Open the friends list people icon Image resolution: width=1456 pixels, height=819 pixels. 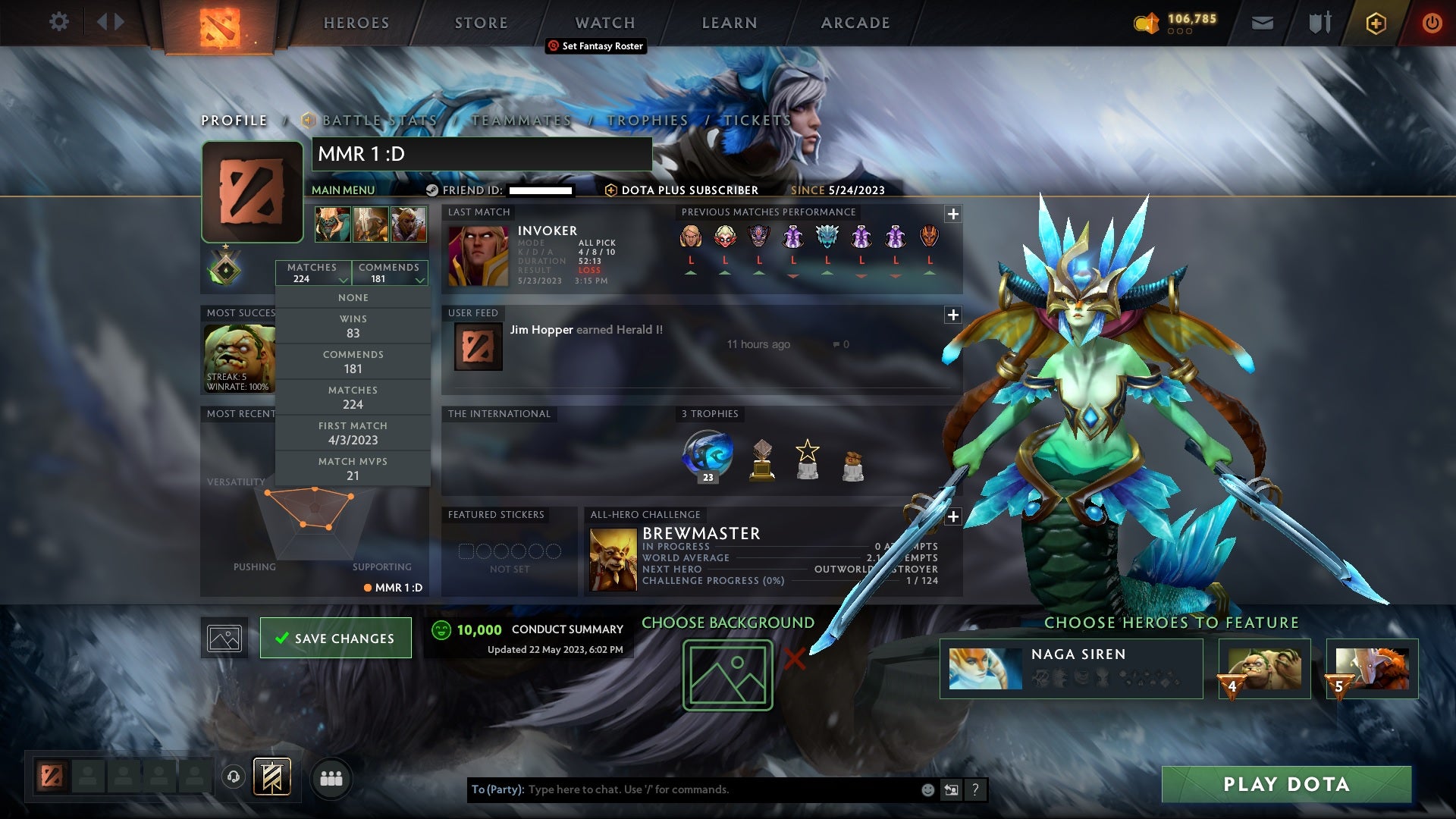point(331,778)
